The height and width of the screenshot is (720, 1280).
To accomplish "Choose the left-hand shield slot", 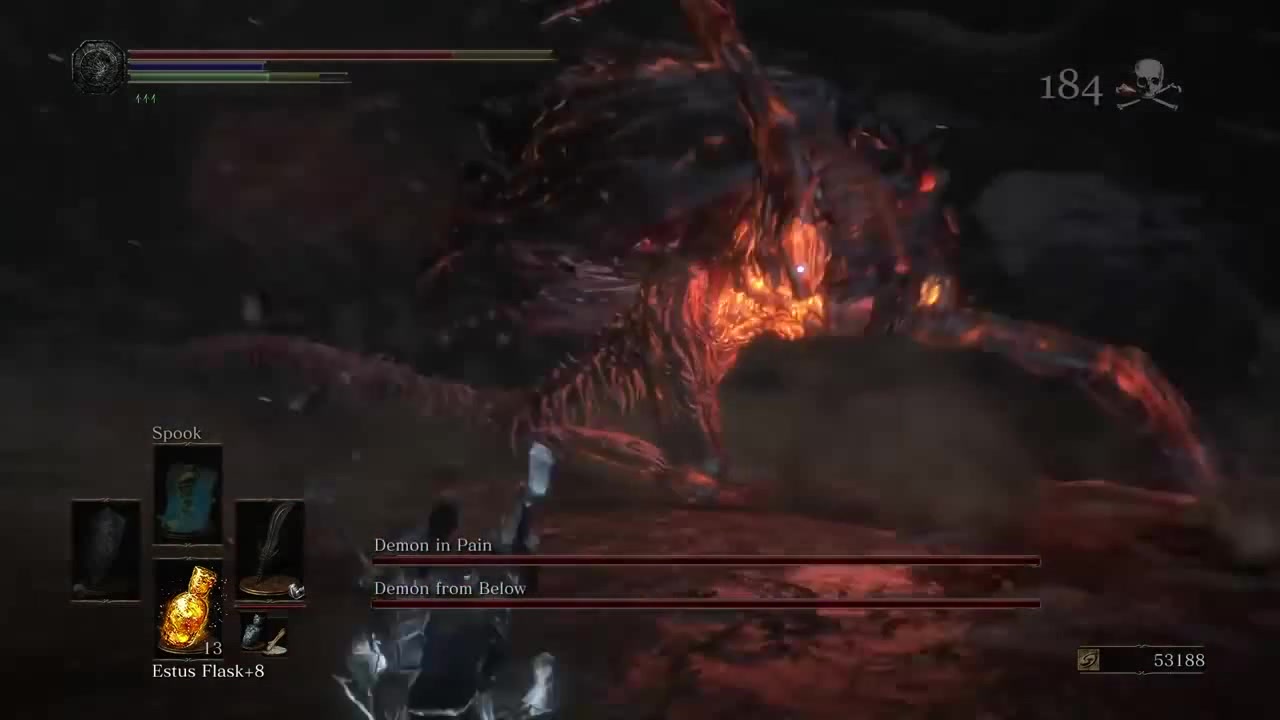I will 106,549.
